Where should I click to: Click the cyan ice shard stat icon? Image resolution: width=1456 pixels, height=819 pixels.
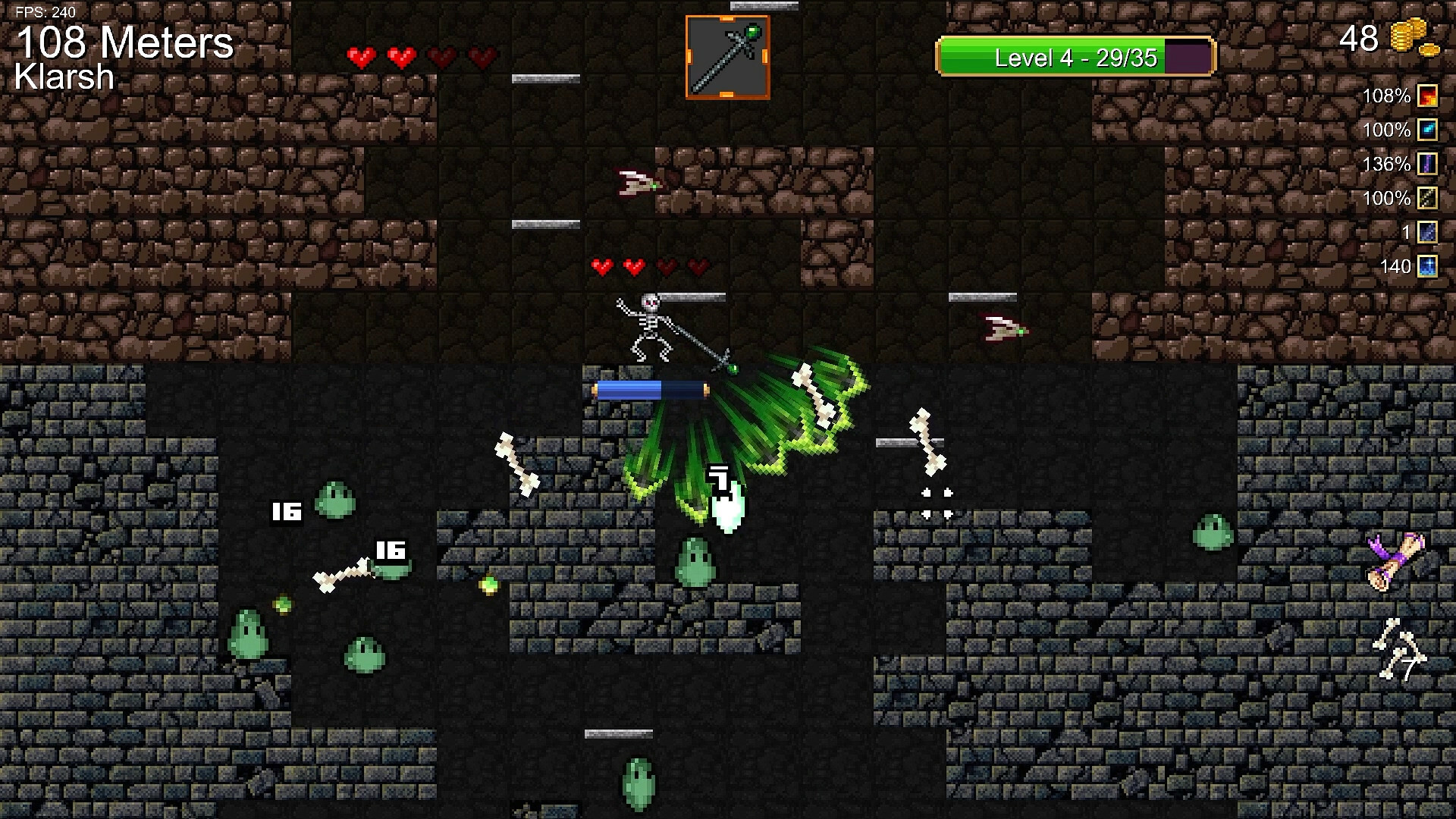(x=1427, y=130)
